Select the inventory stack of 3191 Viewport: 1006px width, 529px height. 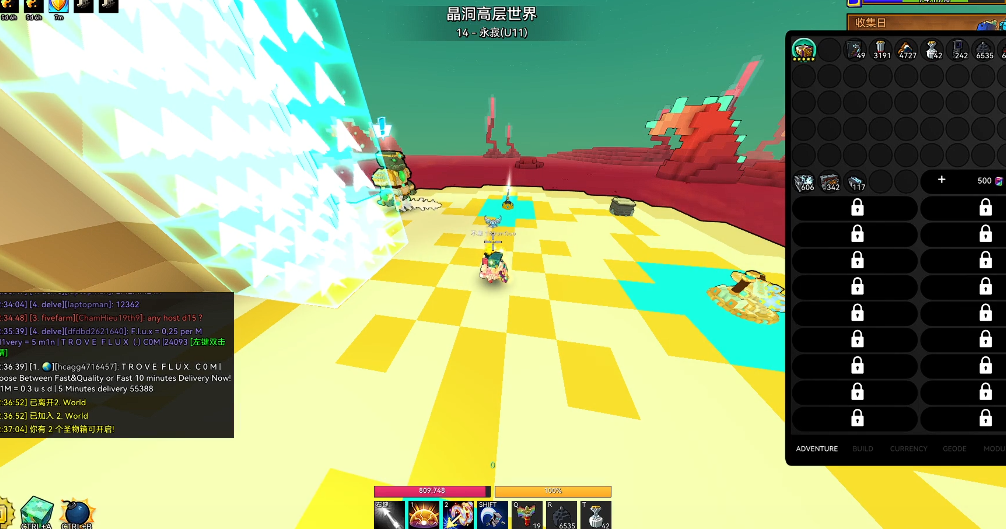(x=880, y=49)
